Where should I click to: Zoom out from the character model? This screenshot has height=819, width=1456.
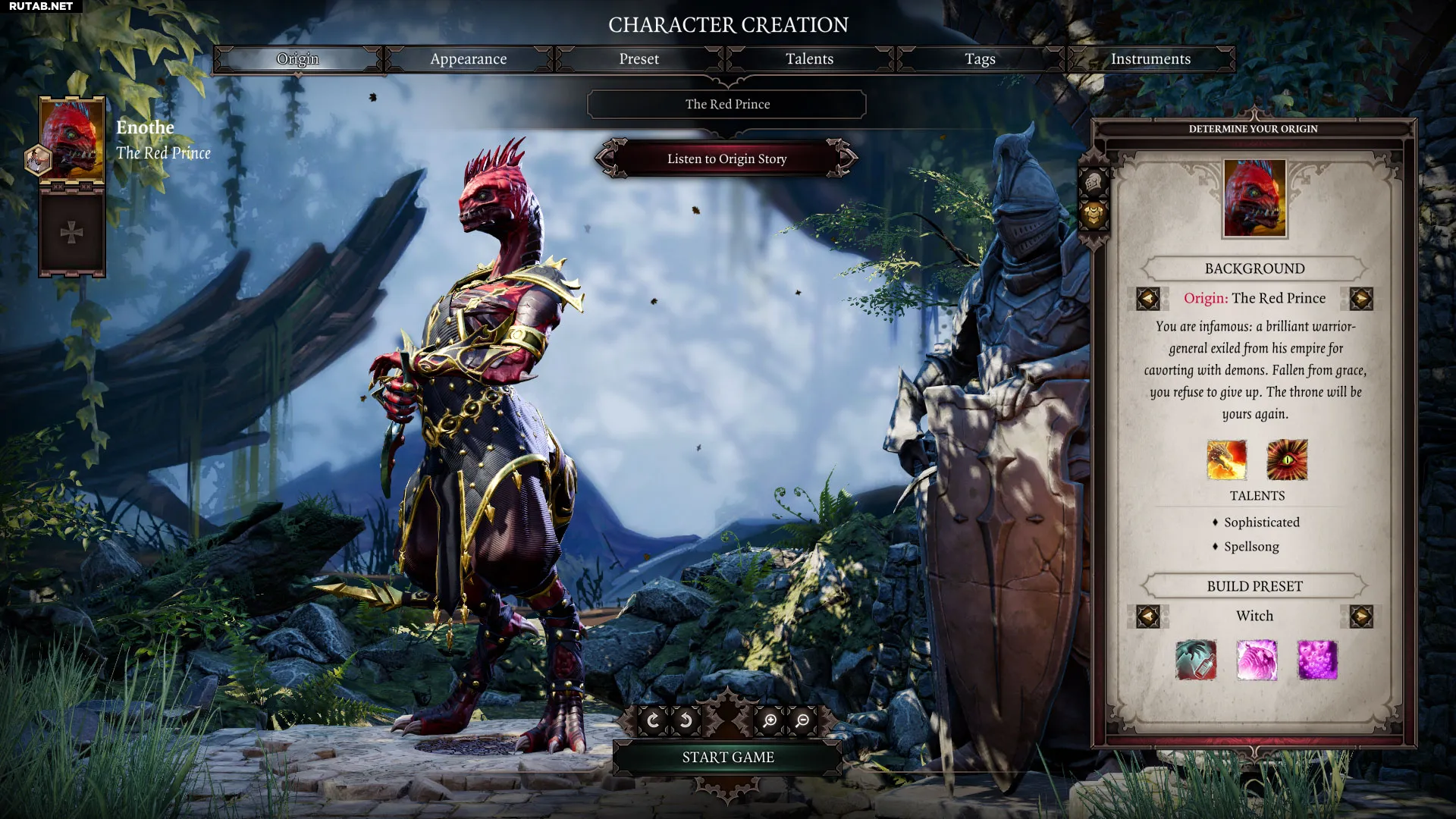[x=802, y=720]
